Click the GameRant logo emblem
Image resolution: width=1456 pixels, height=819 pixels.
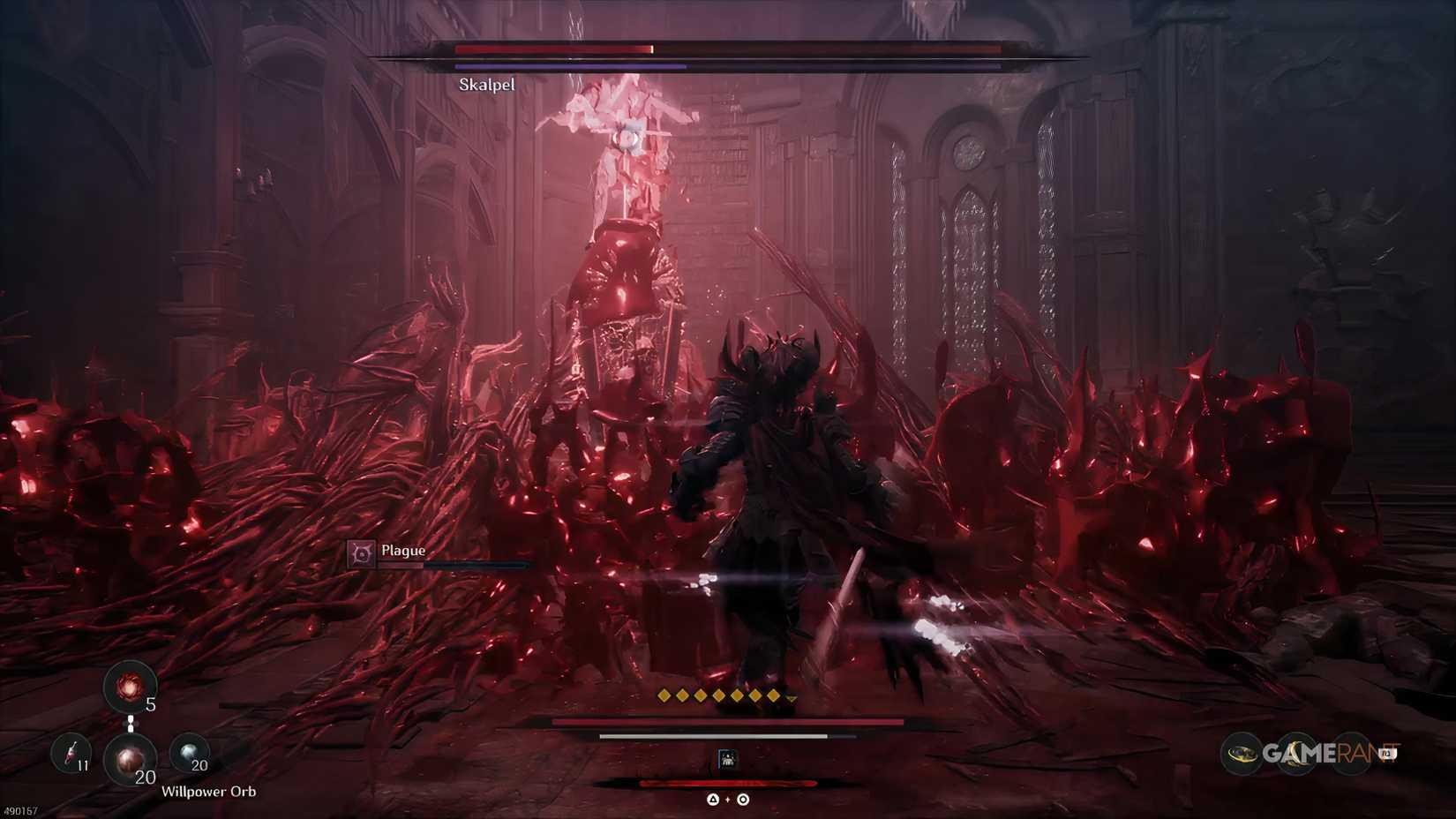point(1243,754)
